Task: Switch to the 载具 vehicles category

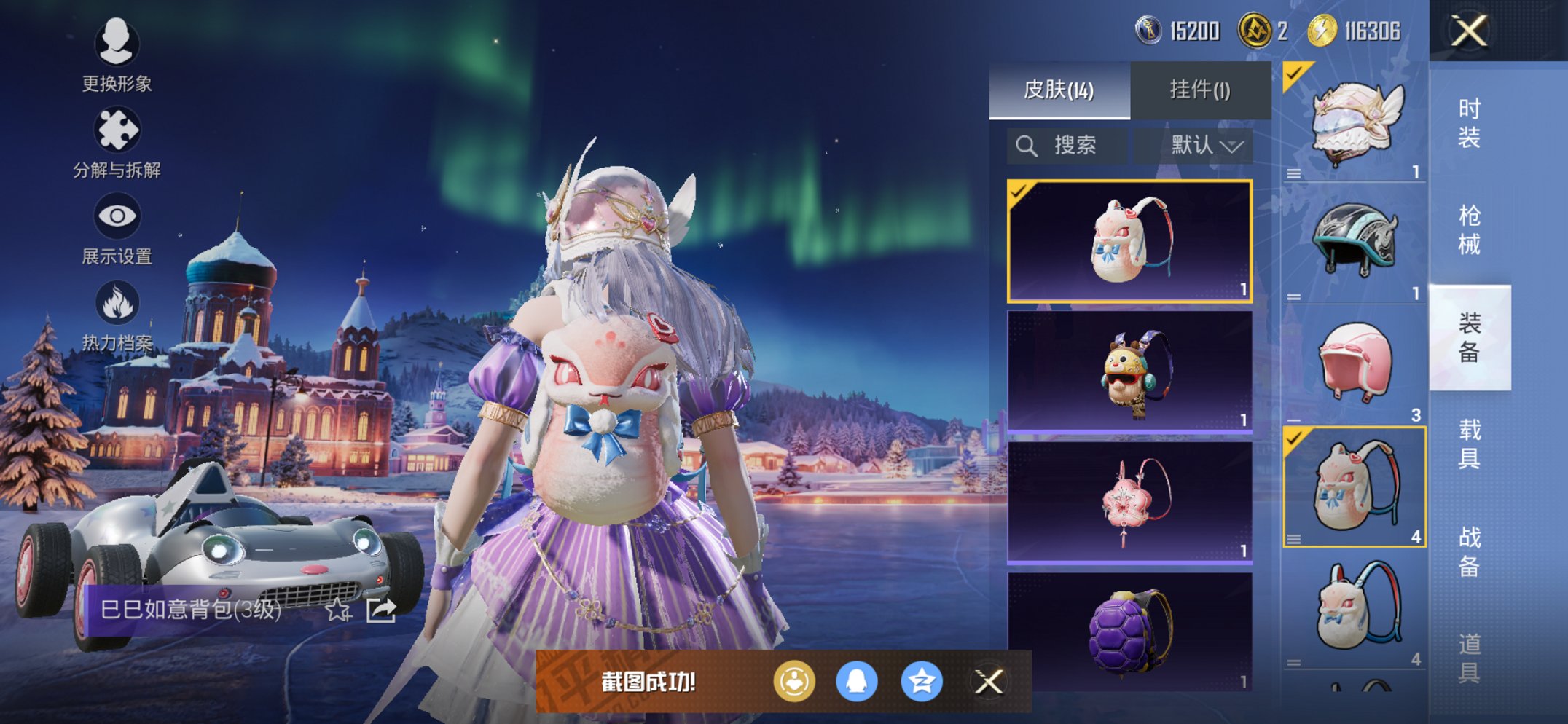Action: pyautogui.click(x=1469, y=444)
